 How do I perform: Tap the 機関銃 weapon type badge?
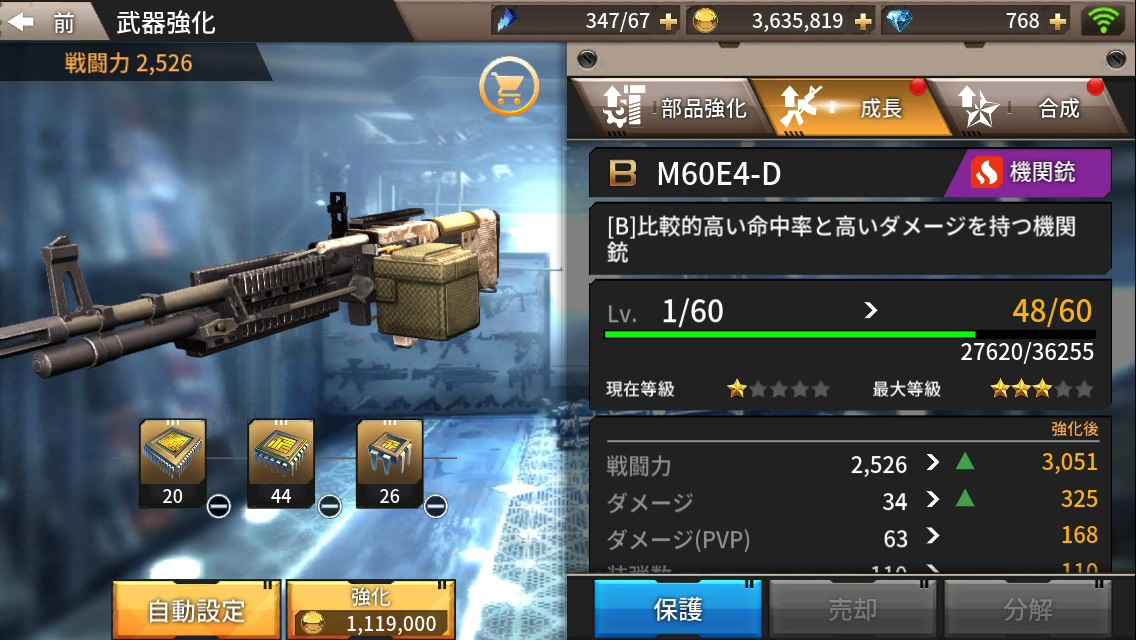pyautogui.click(x=1028, y=173)
